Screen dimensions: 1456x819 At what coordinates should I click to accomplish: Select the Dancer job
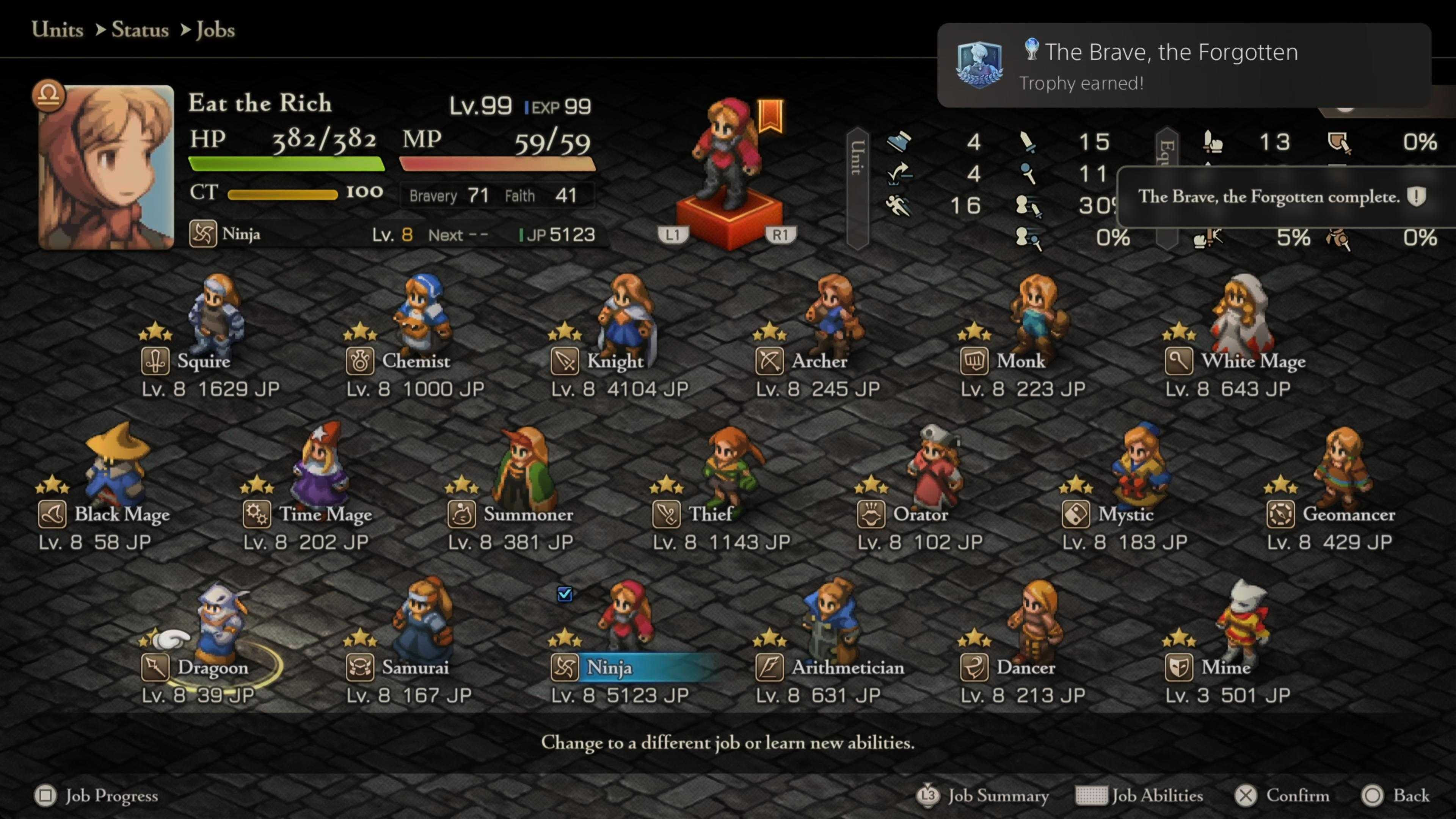click(x=1025, y=667)
